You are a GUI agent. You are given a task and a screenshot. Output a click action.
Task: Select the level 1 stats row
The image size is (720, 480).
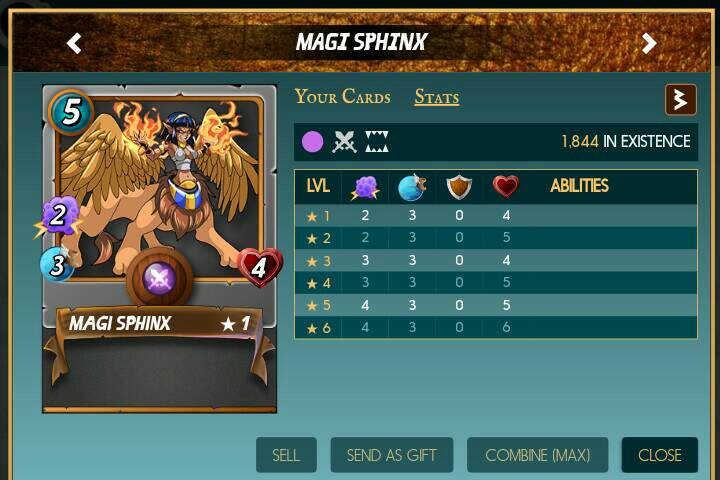click(495, 215)
